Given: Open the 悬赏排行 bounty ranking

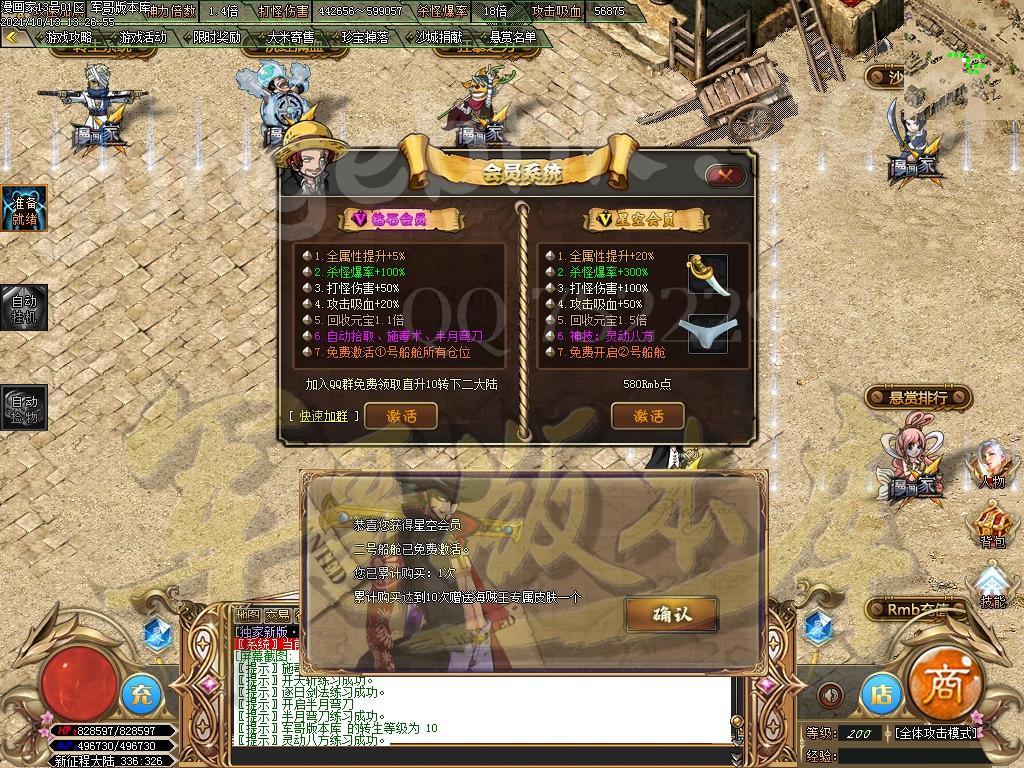Looking at the screenshot, I should tap(918, 398).
